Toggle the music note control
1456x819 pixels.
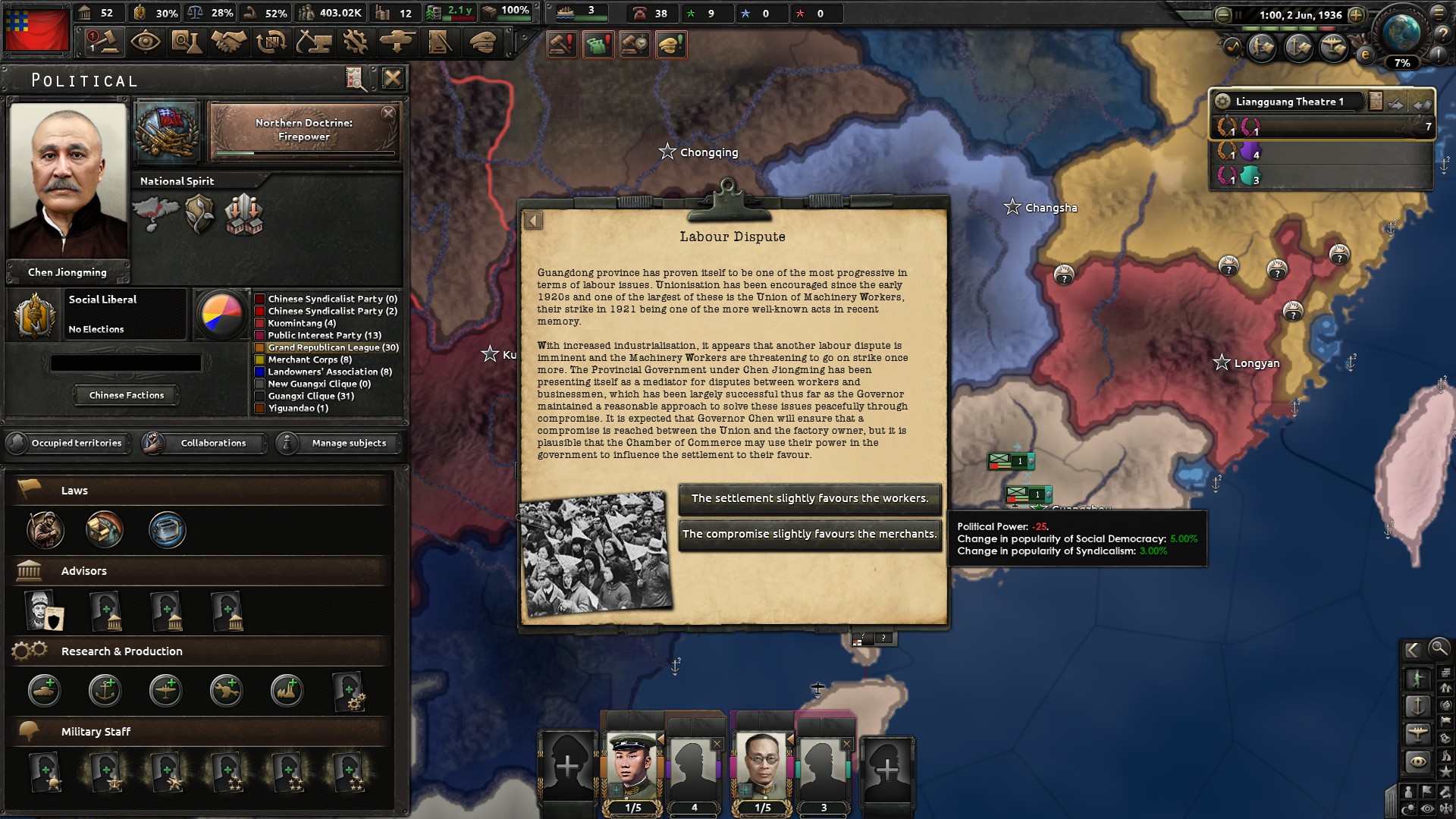(1232, 47)
